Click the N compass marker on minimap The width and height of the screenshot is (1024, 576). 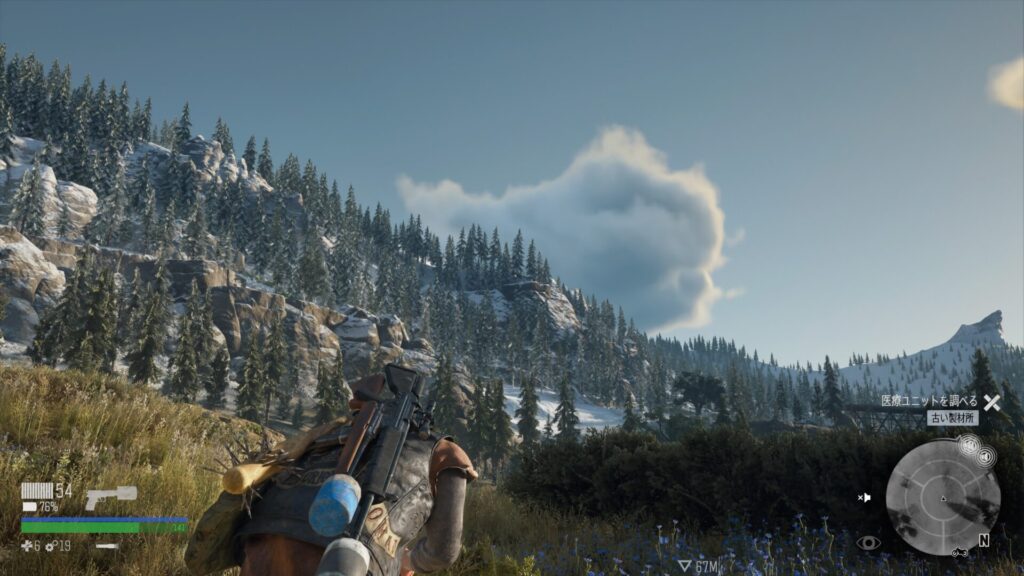[x=984, y=541]
